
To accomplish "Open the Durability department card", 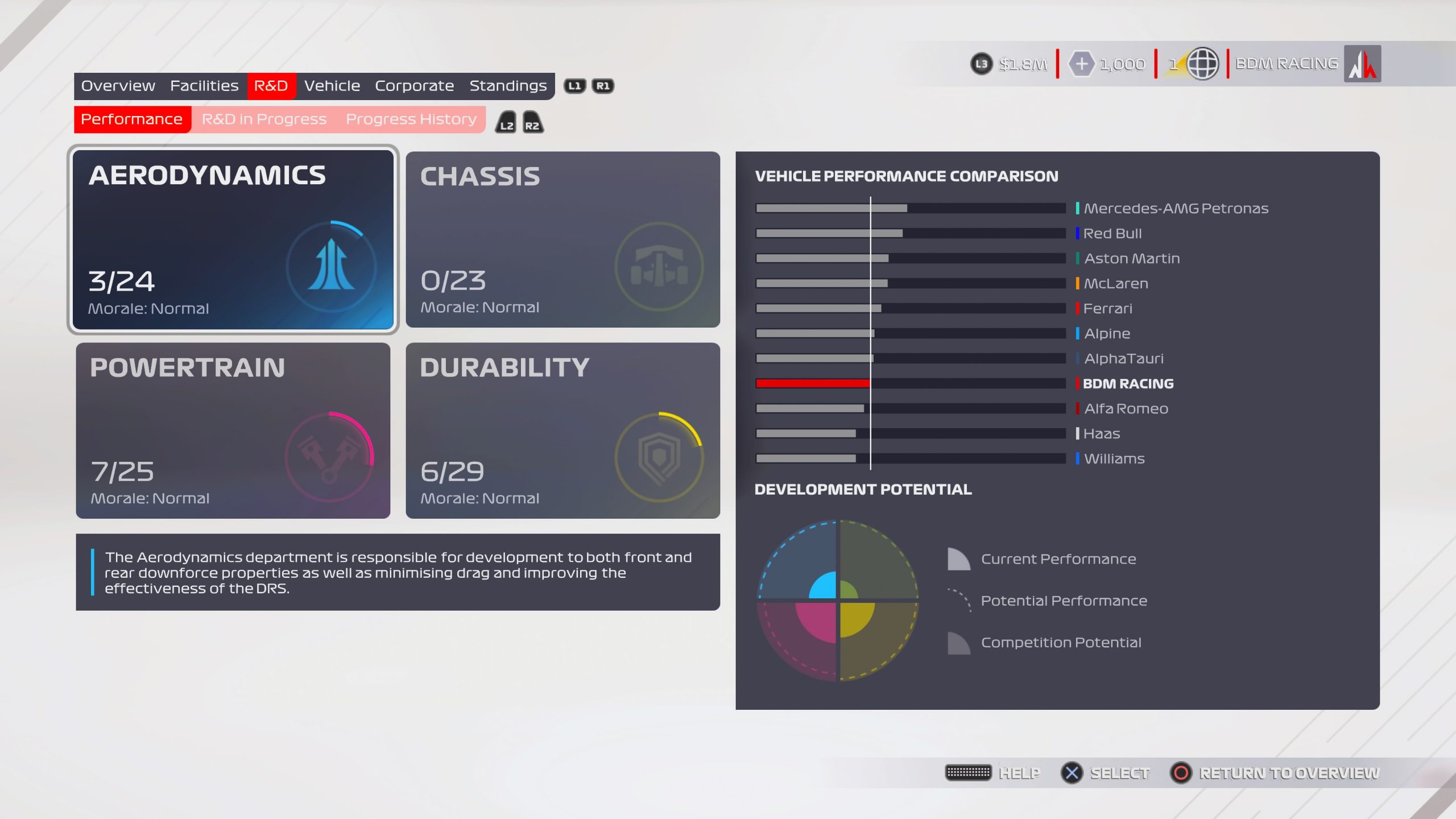I will (x=562, y=431).
